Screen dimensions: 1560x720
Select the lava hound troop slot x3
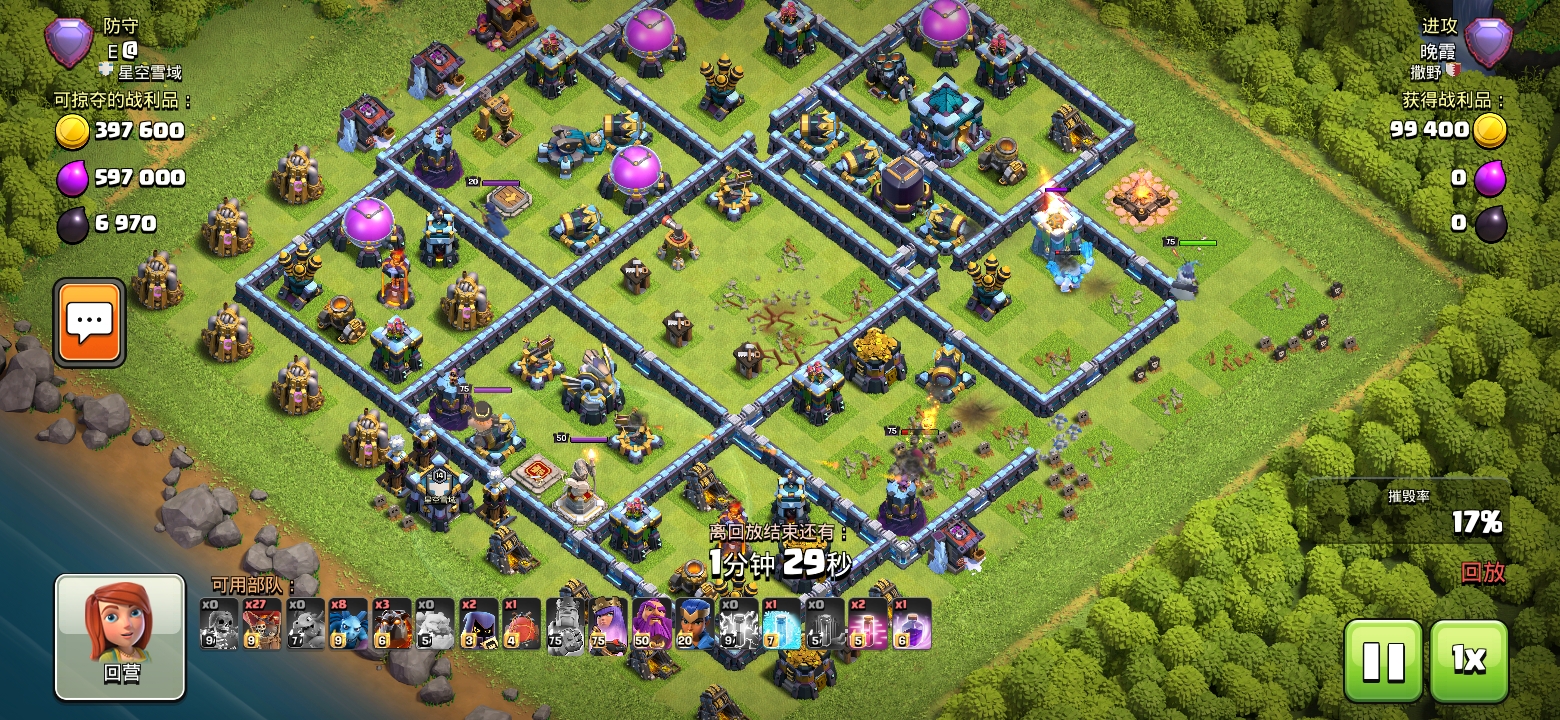pos(392,624)
